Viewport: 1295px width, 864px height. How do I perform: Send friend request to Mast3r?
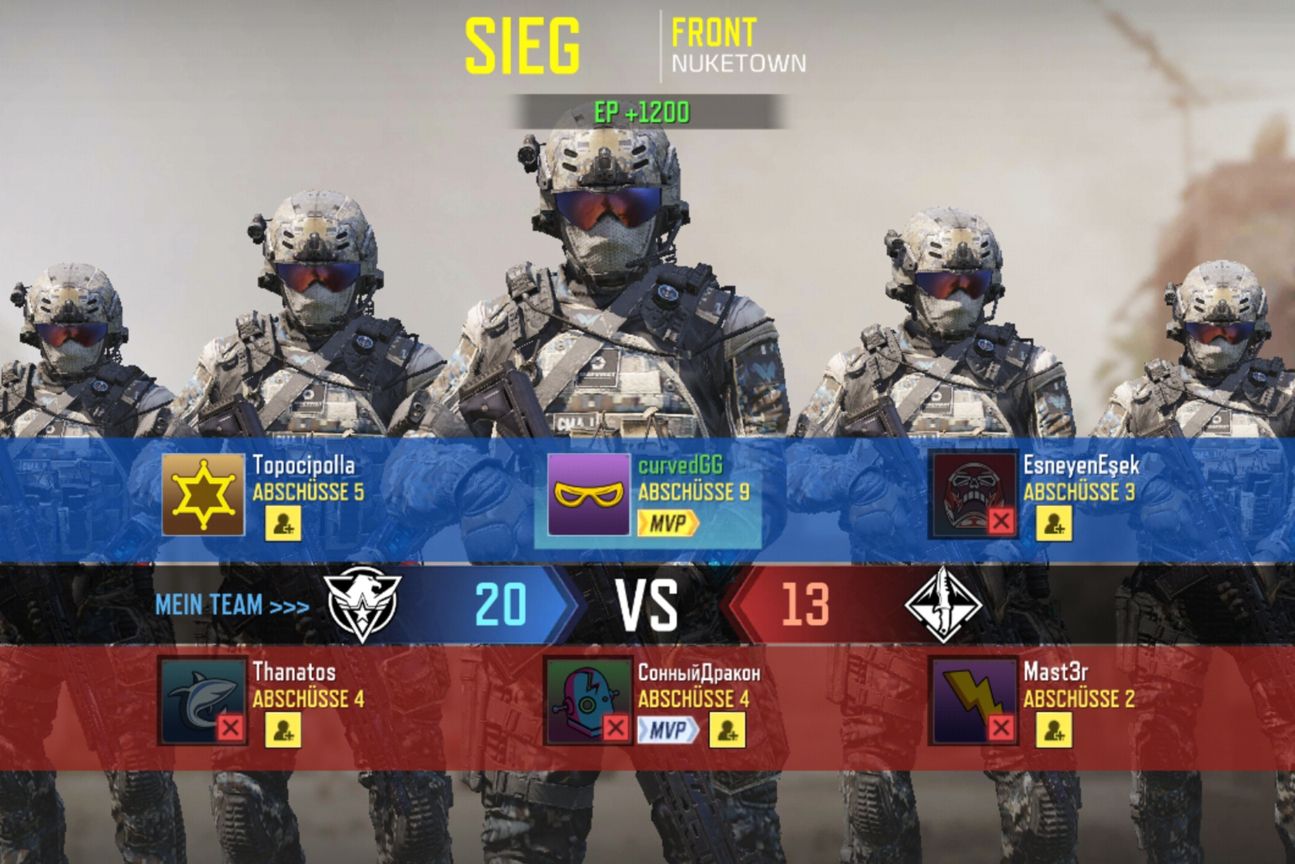coord(1054,730)
